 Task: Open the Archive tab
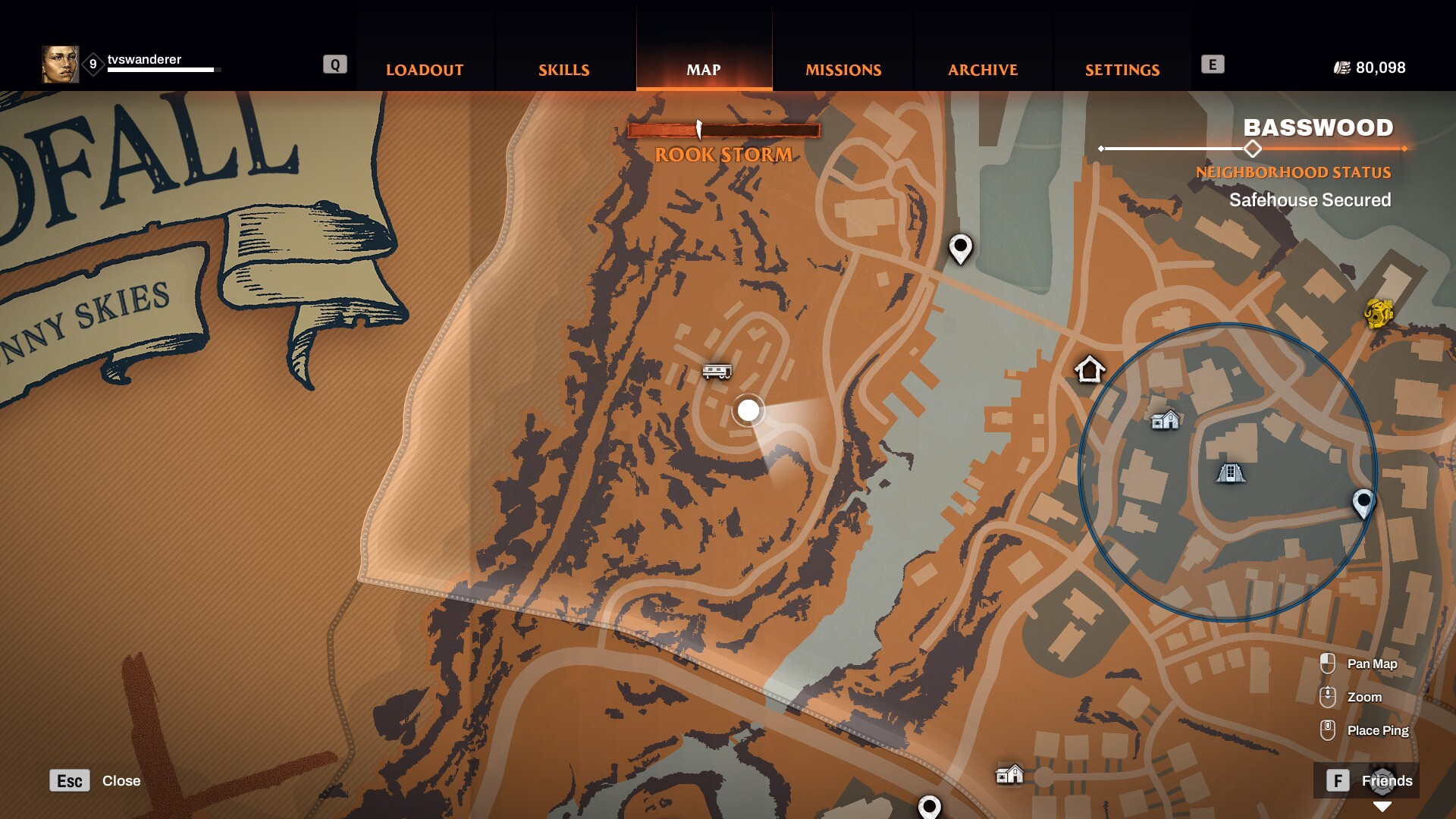click(983, 70)
